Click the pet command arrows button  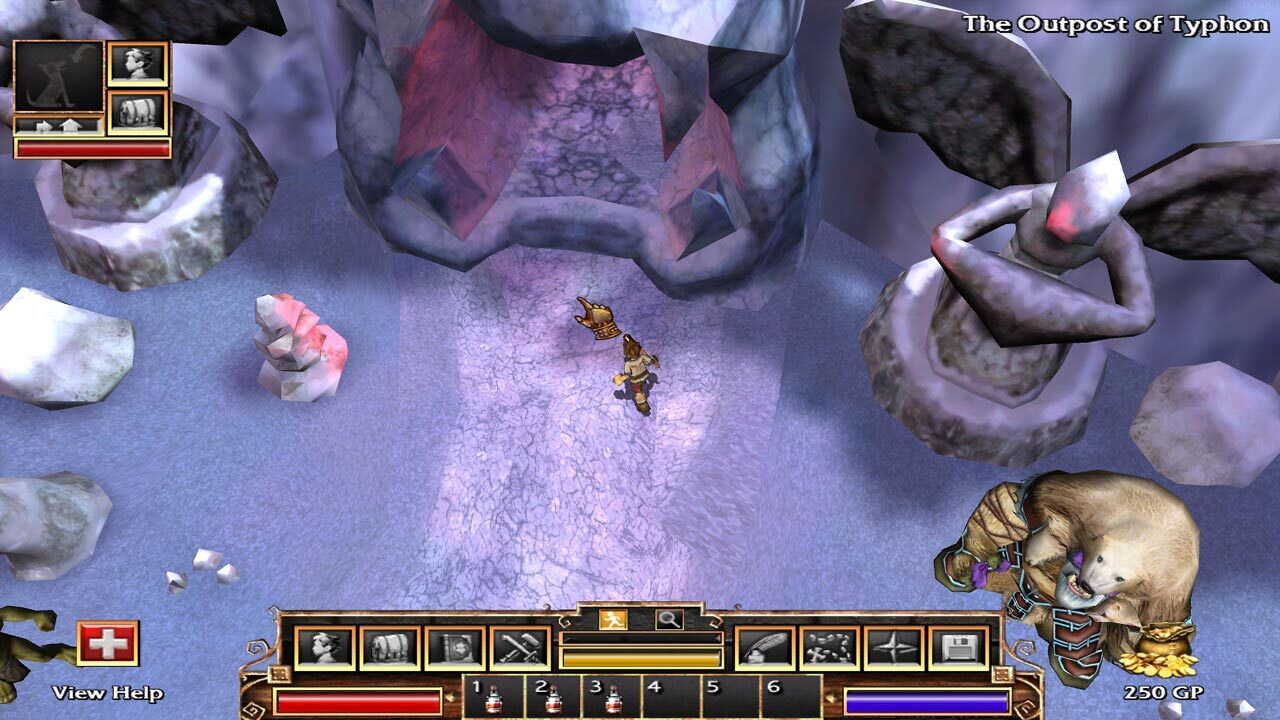[x=58, y=126]
